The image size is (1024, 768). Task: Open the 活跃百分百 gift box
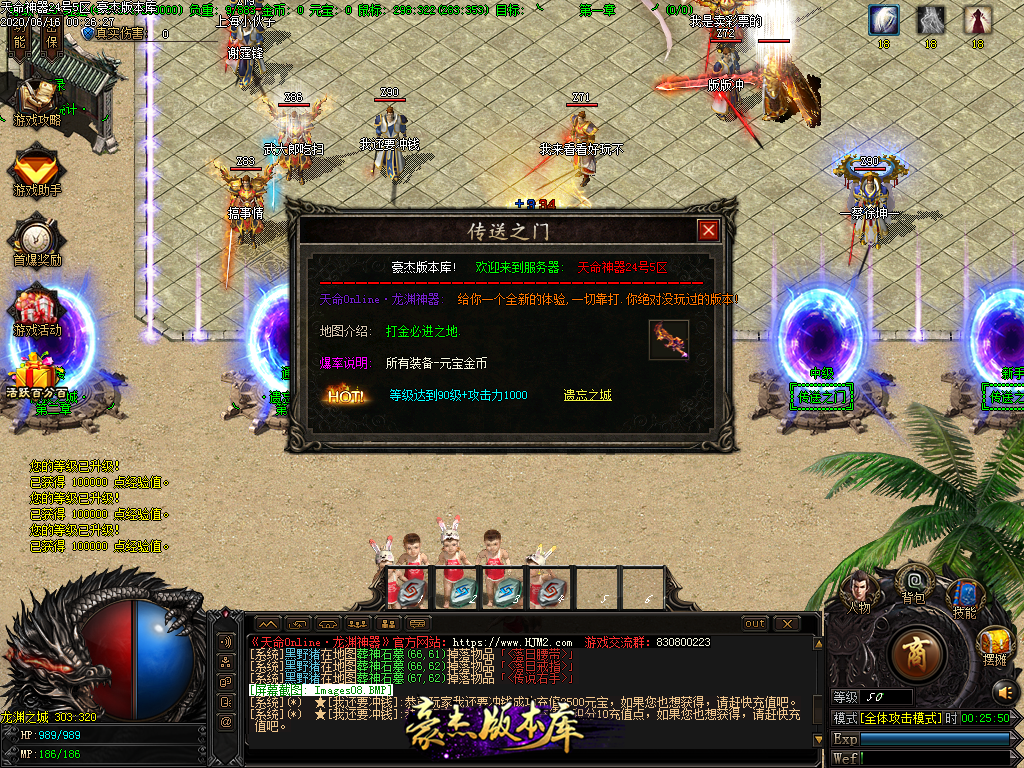pos(36,380)
